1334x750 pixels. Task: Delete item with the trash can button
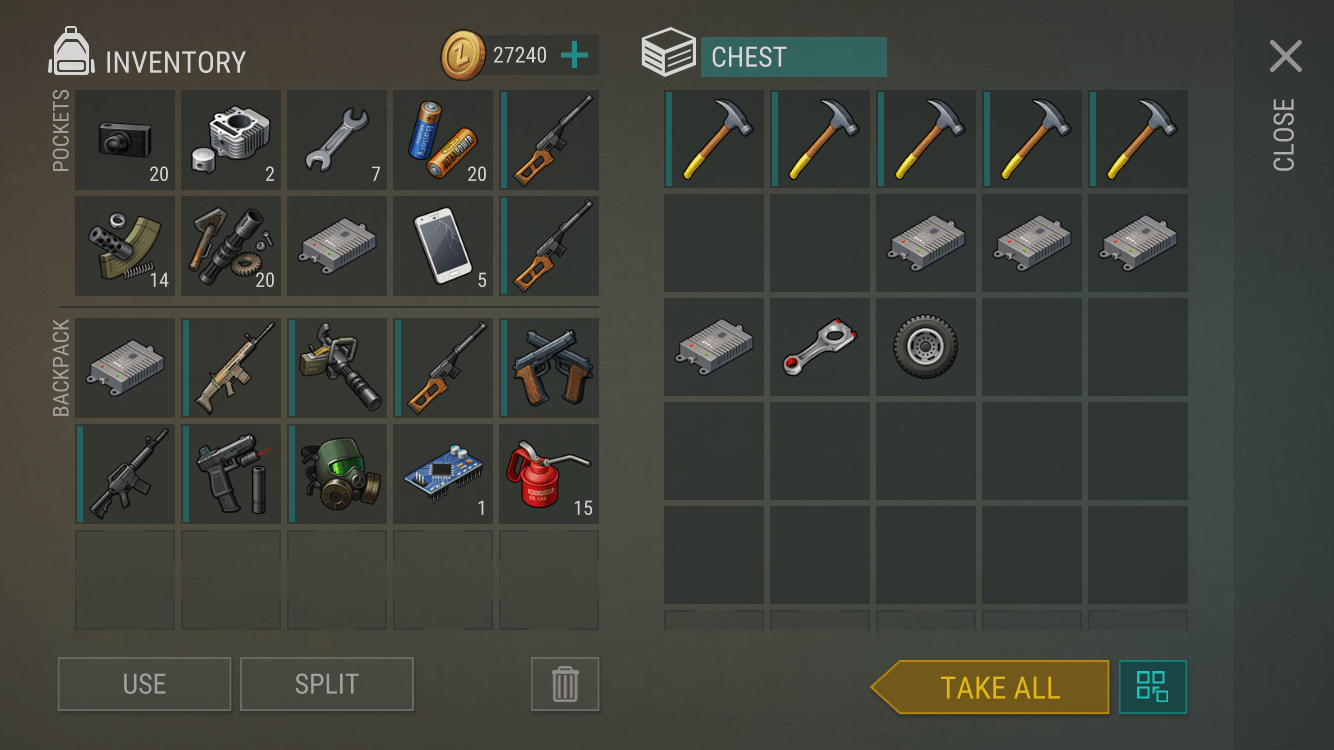(565, 684)
